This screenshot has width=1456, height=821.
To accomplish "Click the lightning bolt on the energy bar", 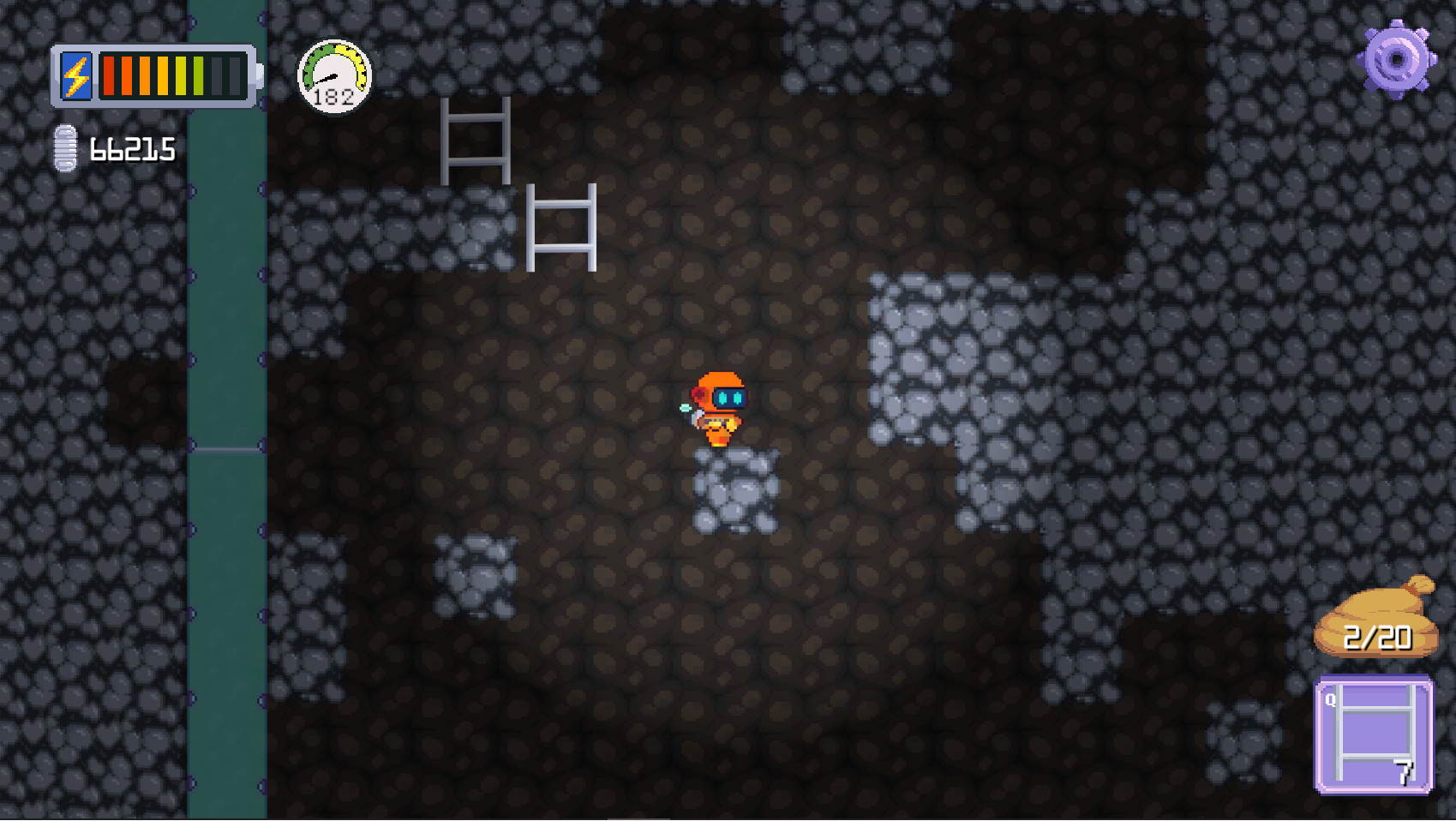I will click(x=75, y=77).
